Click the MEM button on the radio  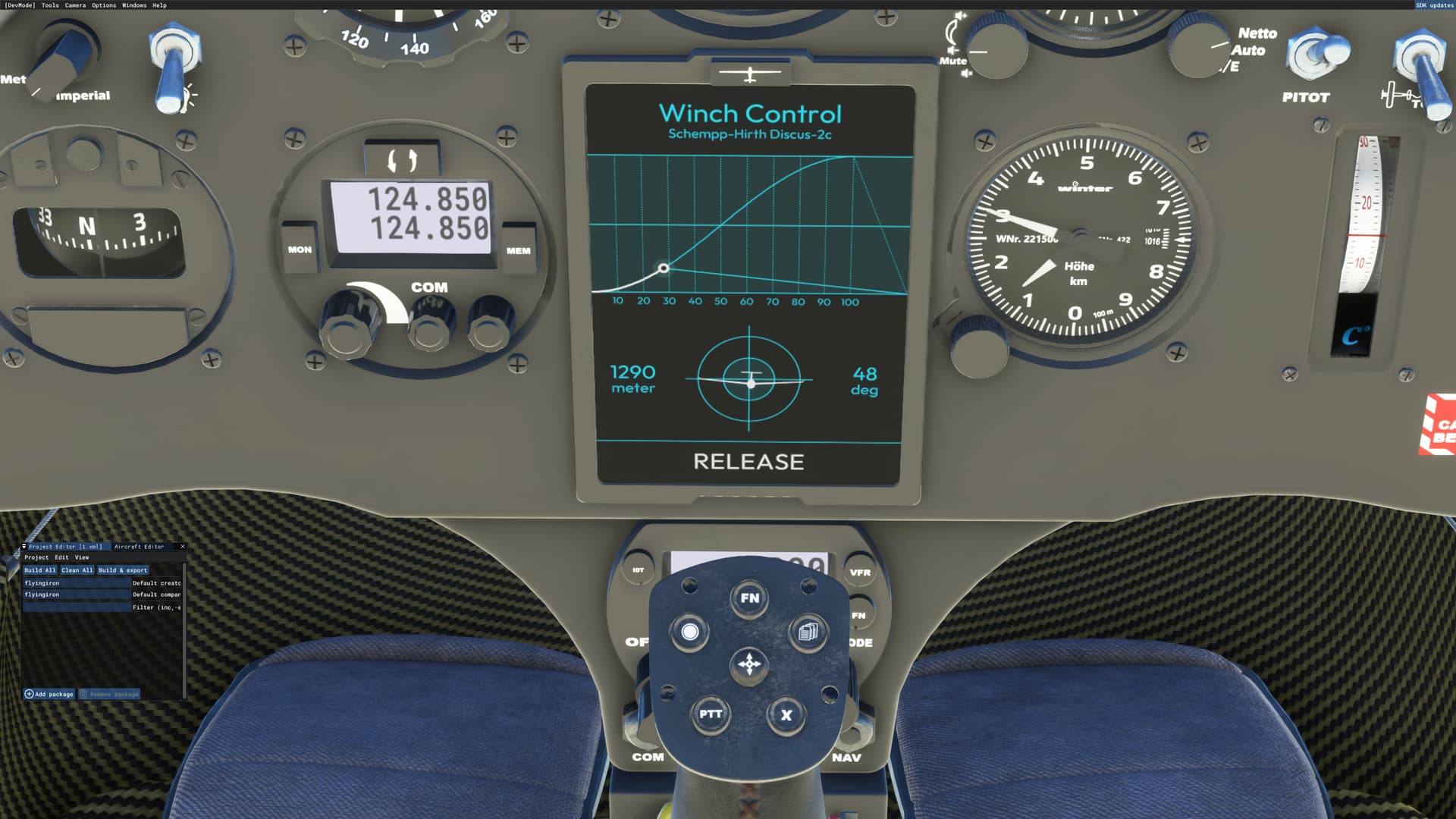(x=517, y=249)
